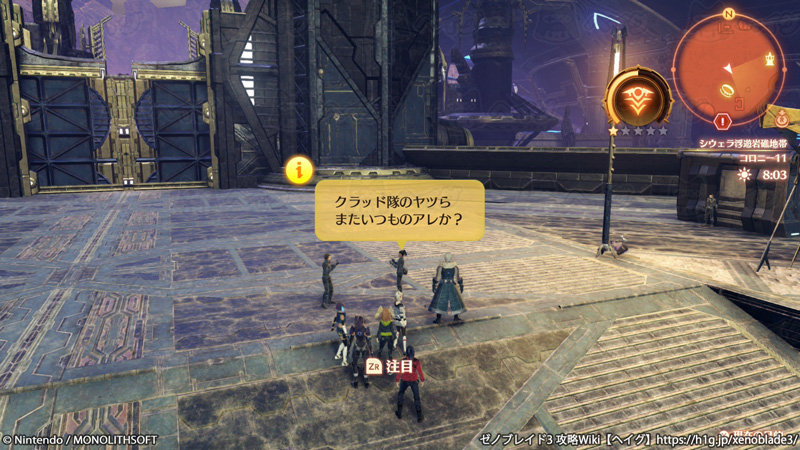800x450 pixels.
Task: Click the yellow info icon
Action: pyautogui.click(x=297, y=169)
